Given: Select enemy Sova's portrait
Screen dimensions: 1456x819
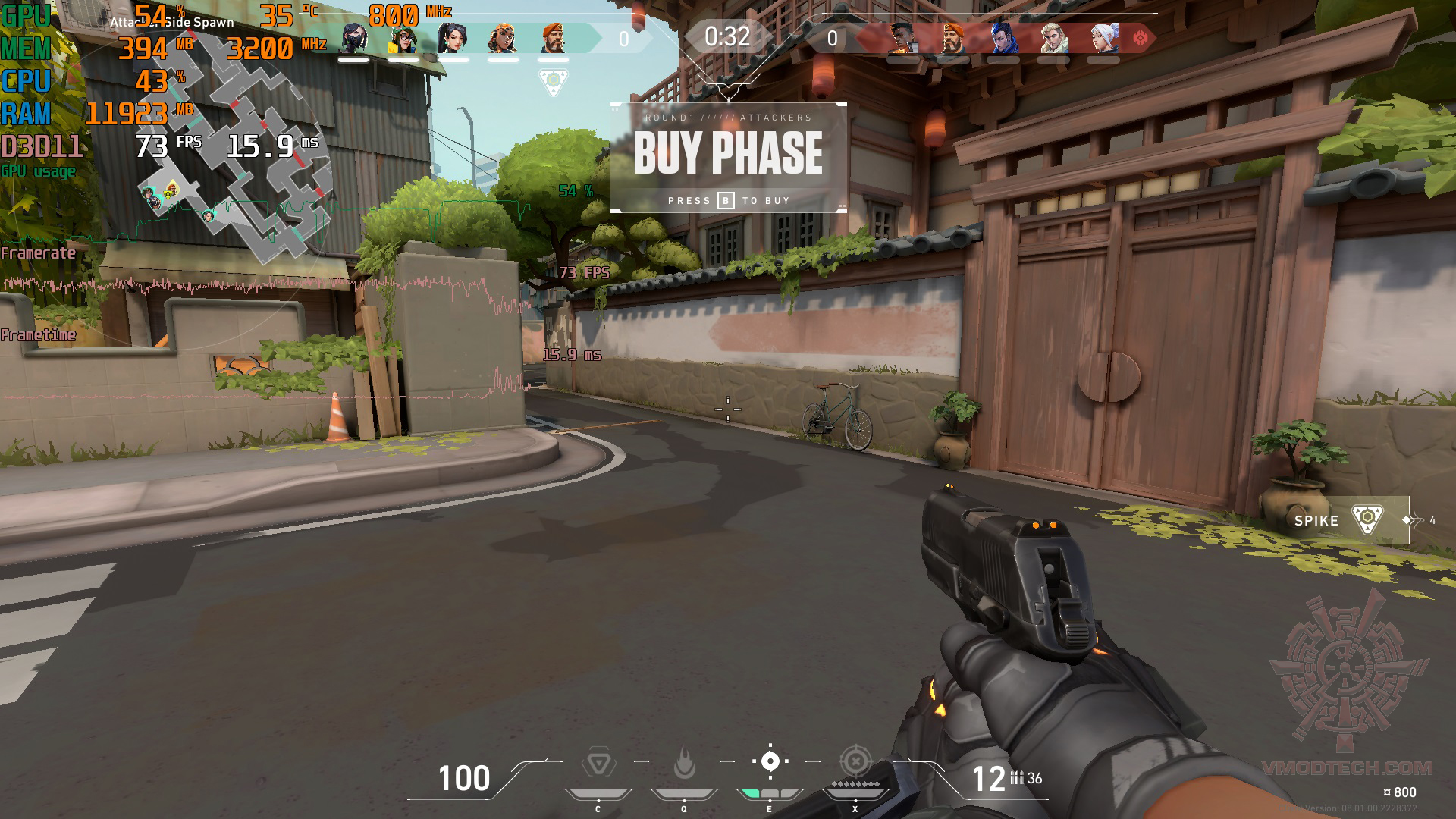Looking at the screenshot, I should point(1053,37).
